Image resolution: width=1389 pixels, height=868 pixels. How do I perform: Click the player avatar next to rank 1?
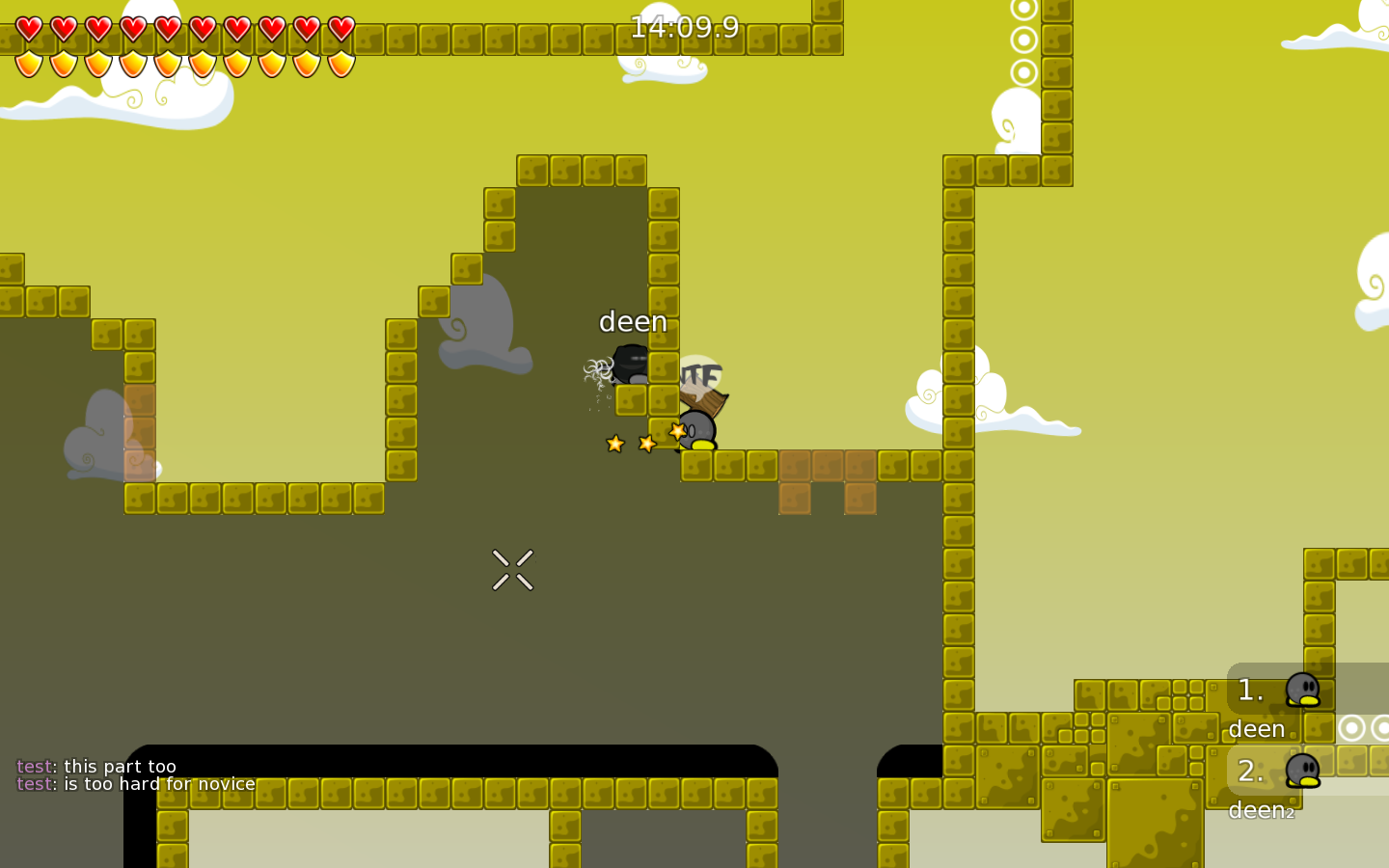[1305, 690]
